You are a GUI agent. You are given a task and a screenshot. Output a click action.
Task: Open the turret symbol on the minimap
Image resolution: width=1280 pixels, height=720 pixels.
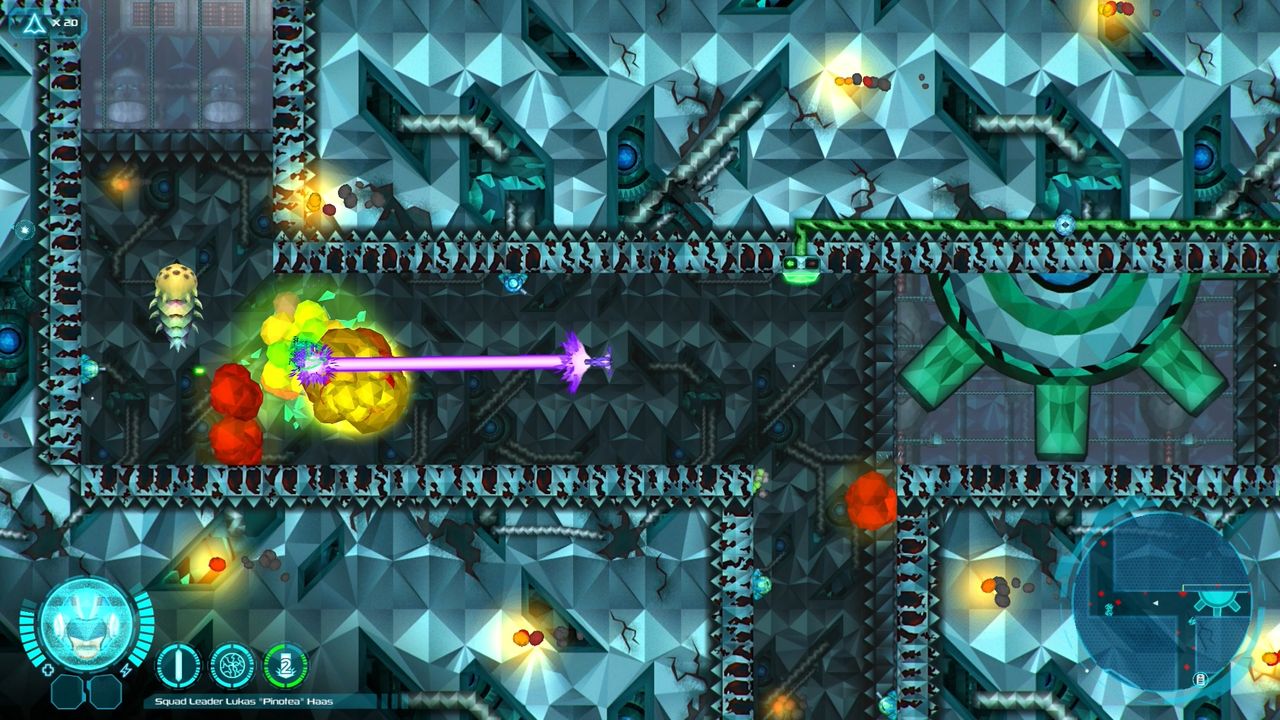coord(1217,600)
